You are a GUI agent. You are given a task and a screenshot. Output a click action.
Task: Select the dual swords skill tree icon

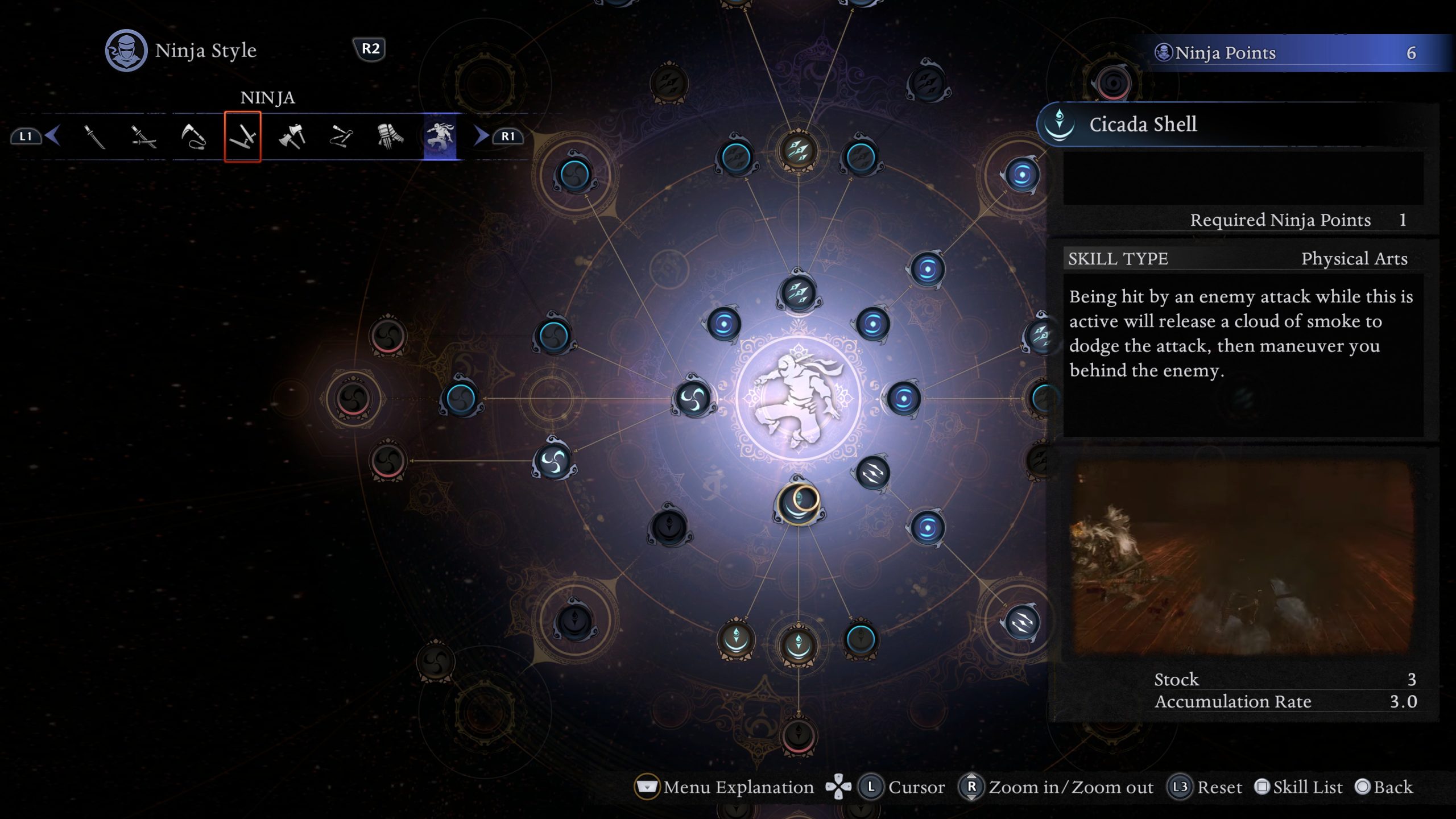tap(144, 136)
